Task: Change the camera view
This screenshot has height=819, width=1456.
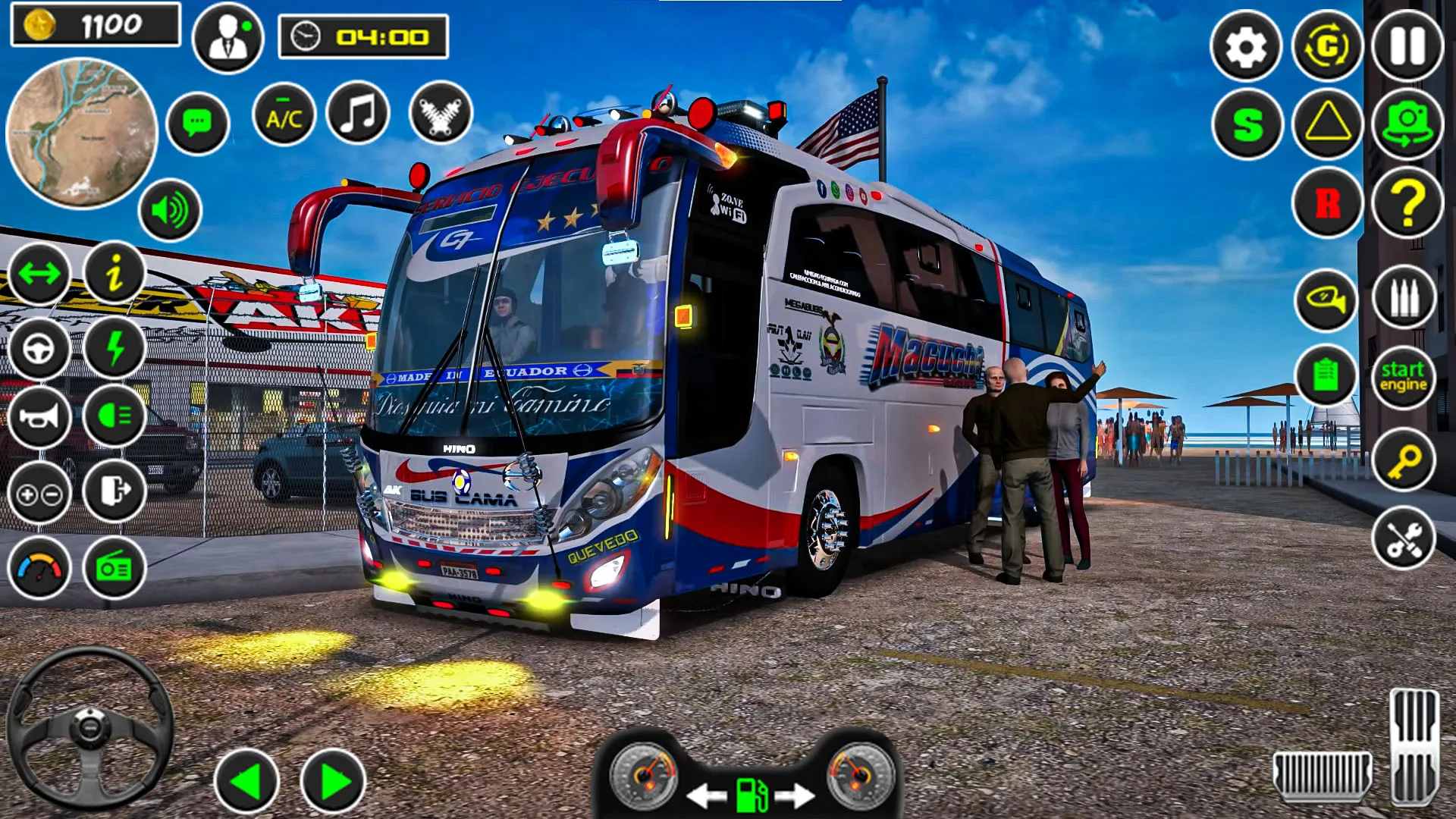Action: tap(1407, 123)
